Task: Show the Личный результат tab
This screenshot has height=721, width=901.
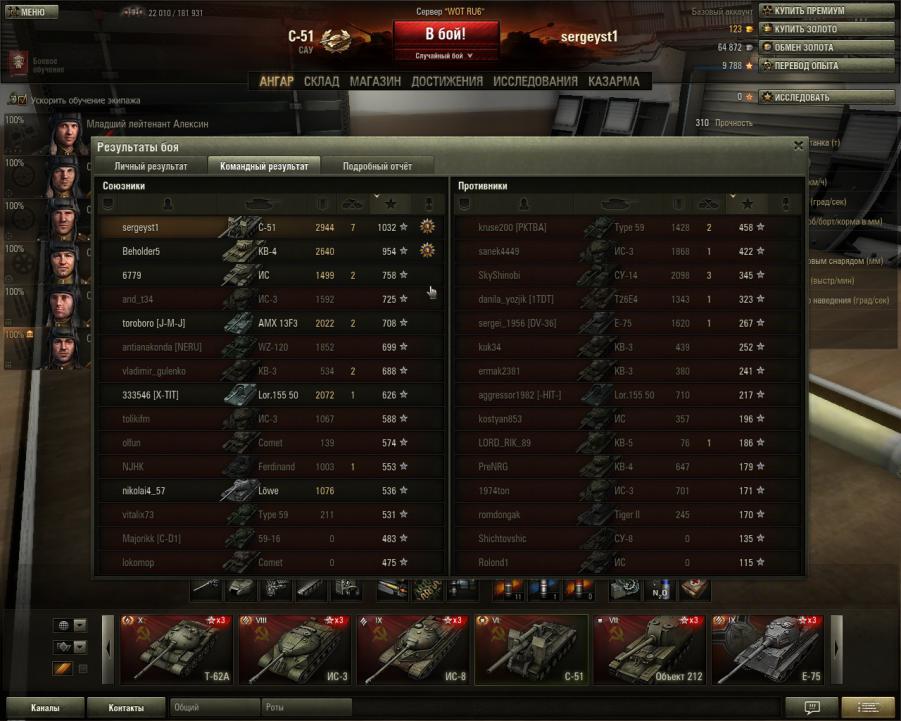Action: (150, 166)
